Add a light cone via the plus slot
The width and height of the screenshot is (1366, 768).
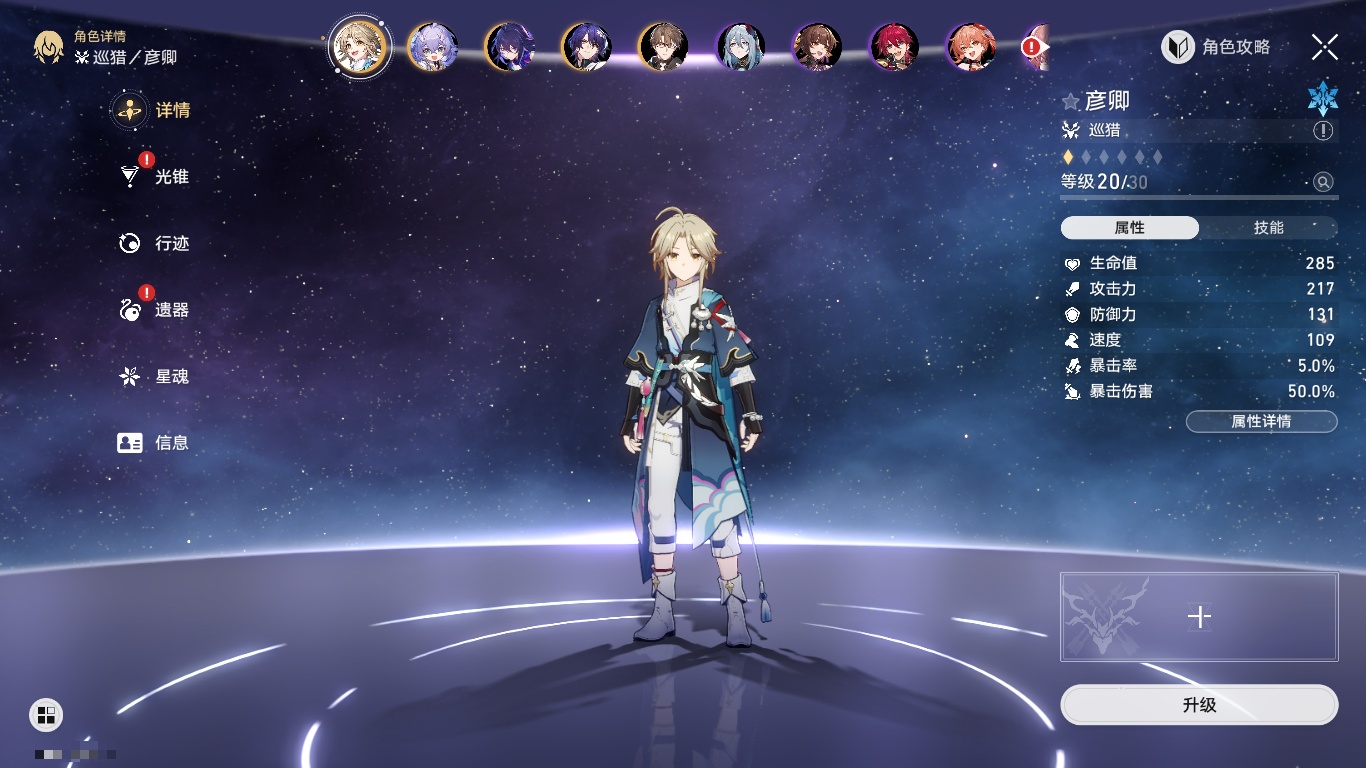(1199, 617)
